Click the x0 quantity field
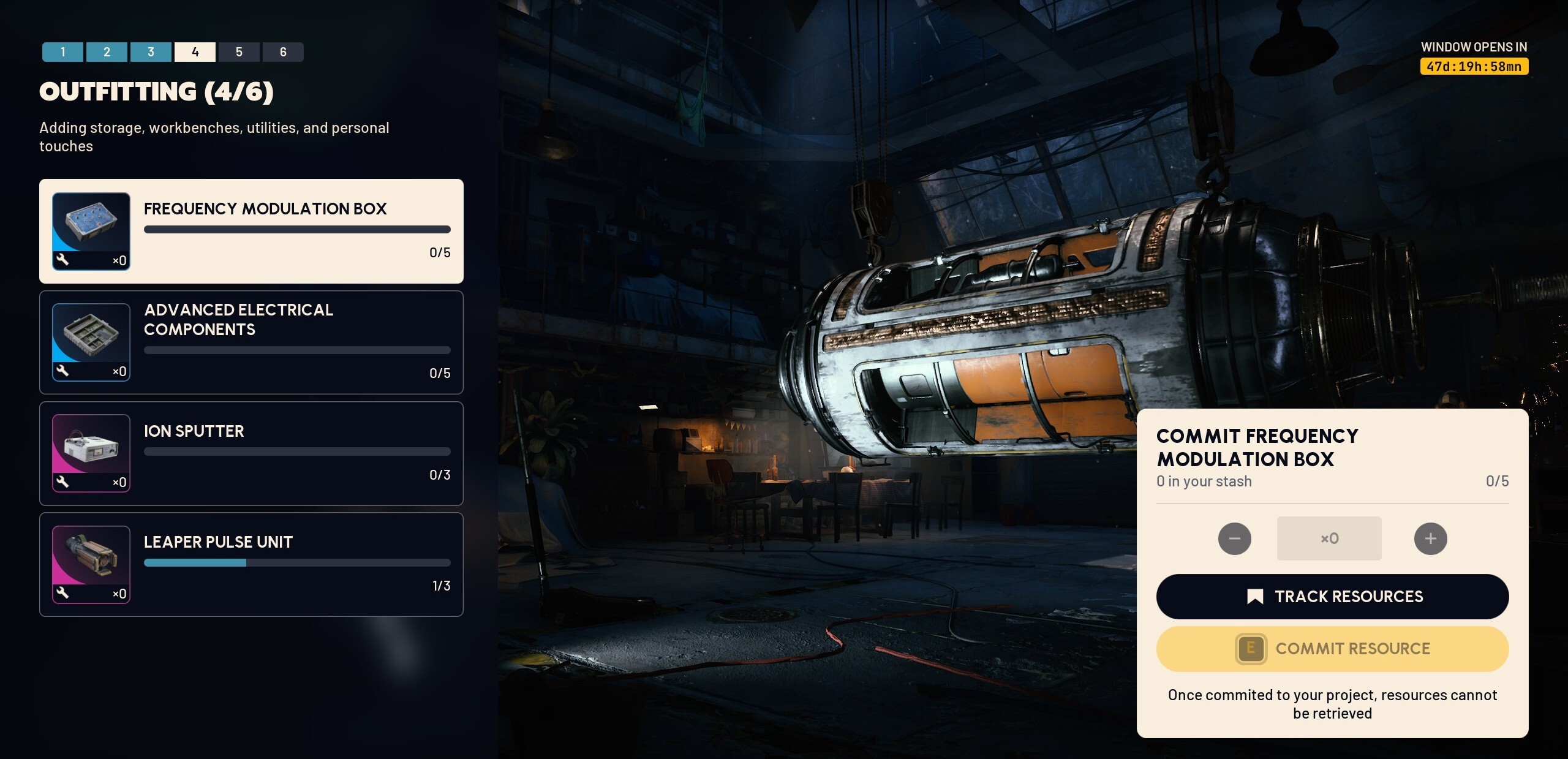The height and width of the screenshot is (759, 1568). point(1329,538)
